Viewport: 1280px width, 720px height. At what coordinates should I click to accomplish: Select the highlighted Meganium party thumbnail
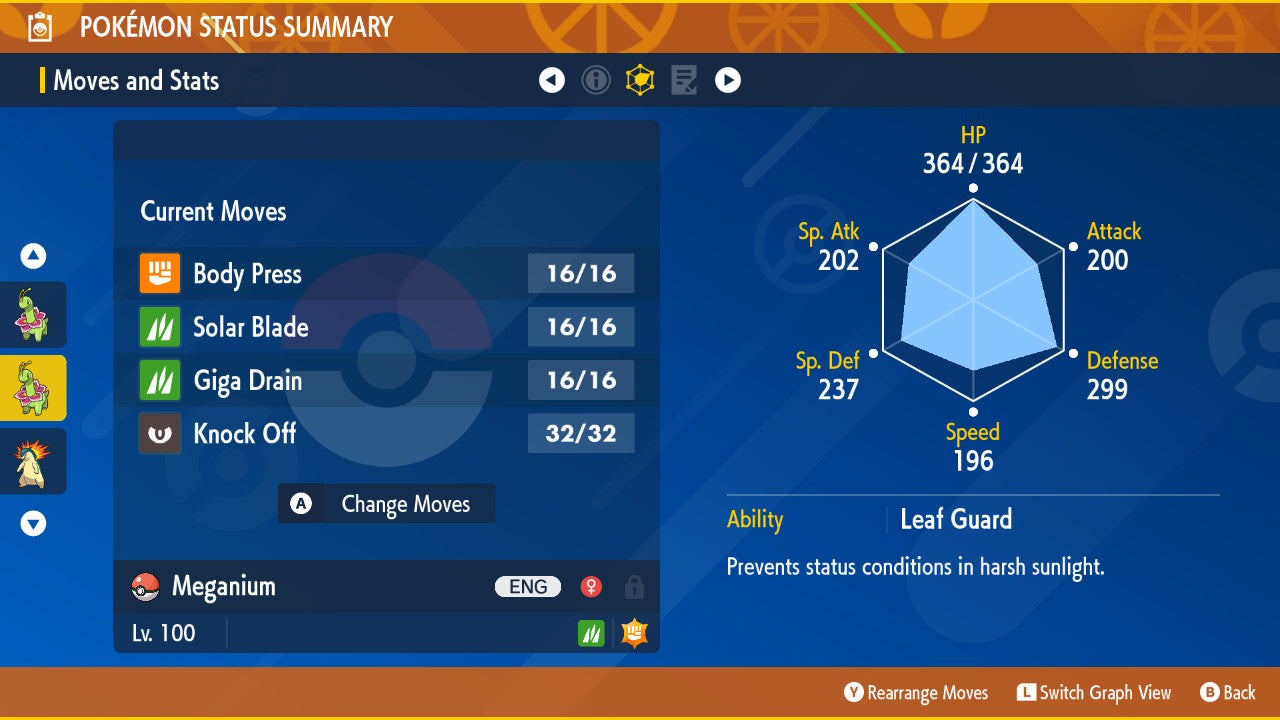coord(33,388)
